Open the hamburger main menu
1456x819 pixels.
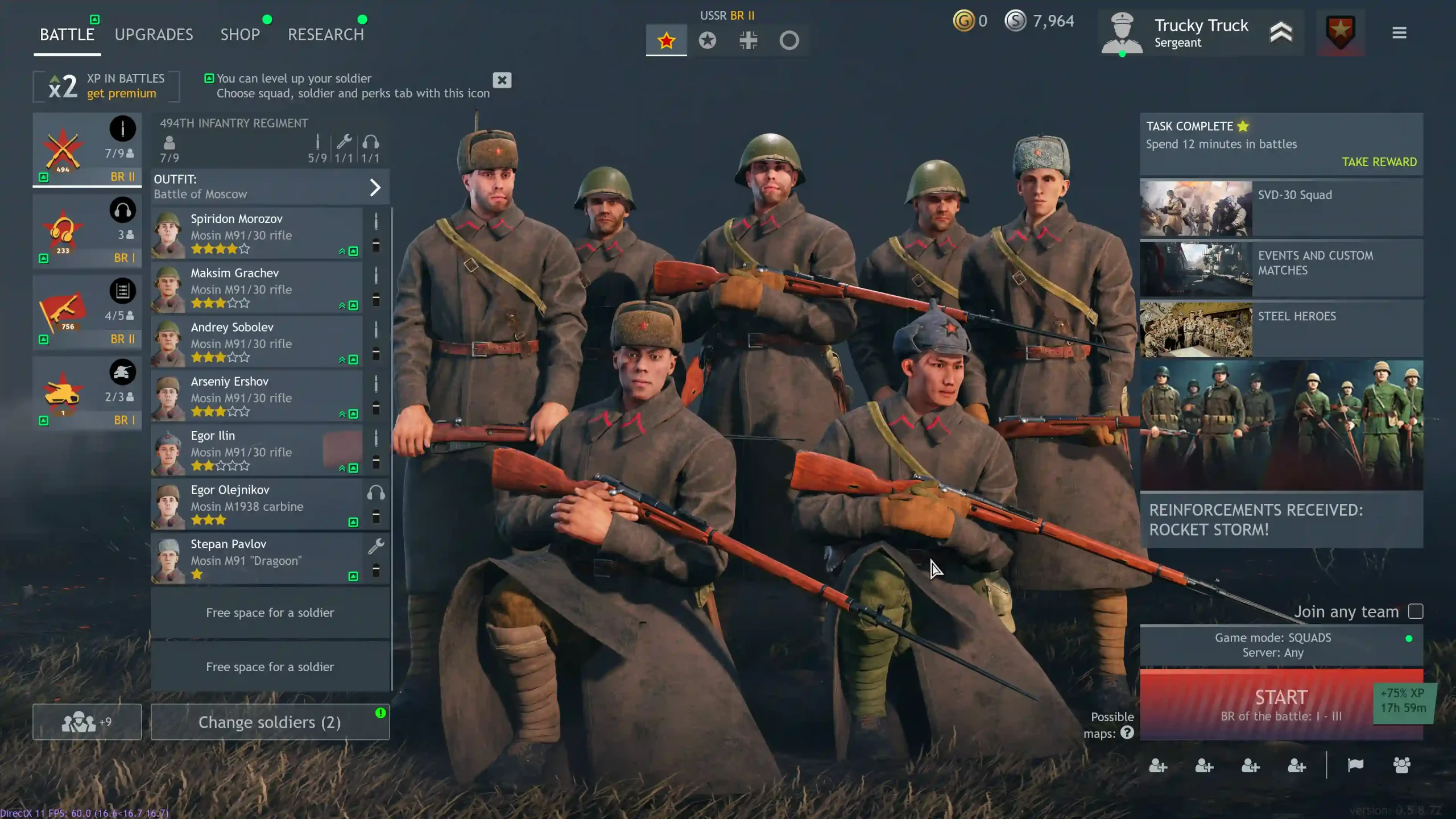1399,33
